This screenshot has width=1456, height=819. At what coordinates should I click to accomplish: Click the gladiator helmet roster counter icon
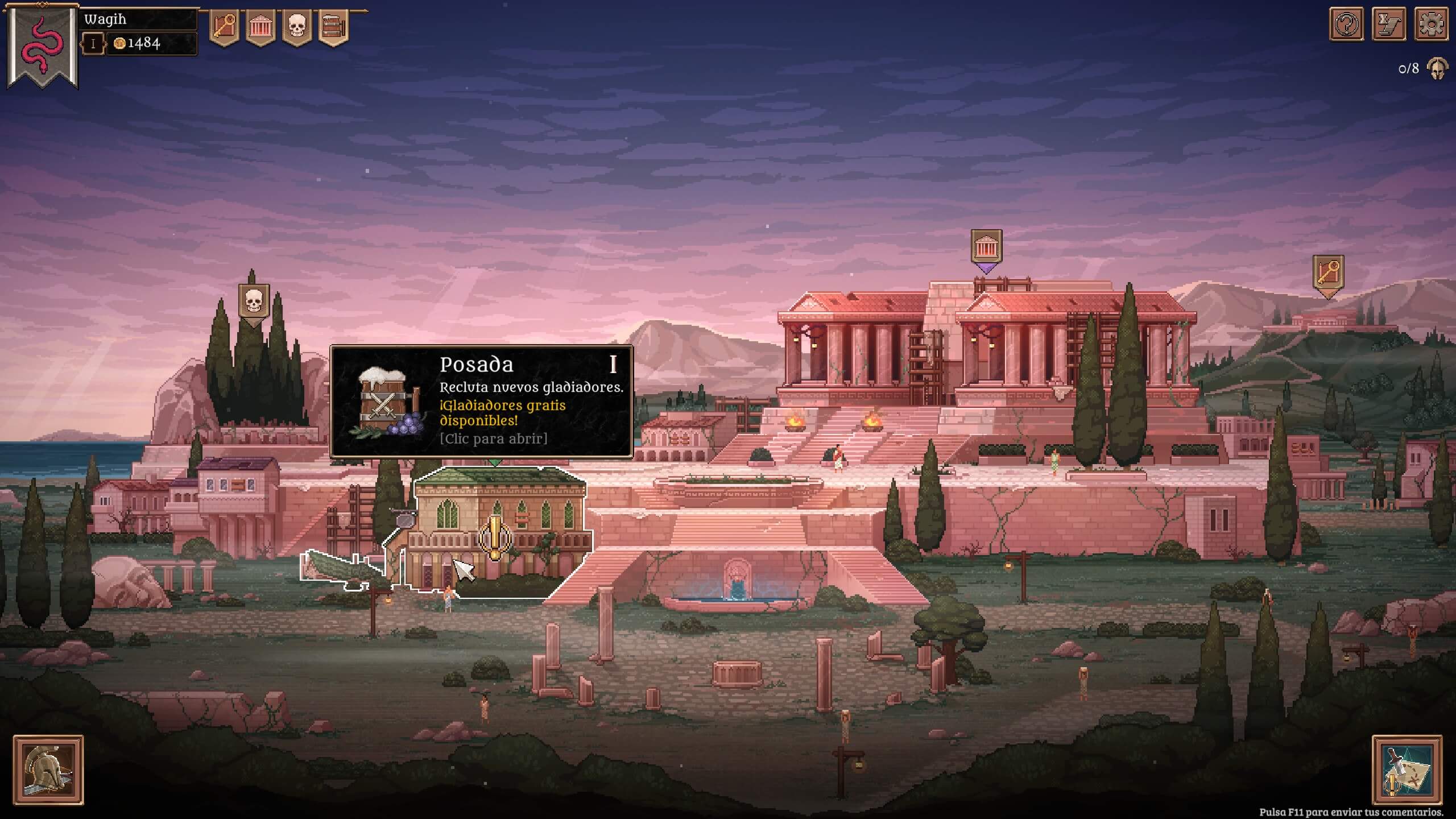[1437, 69]
